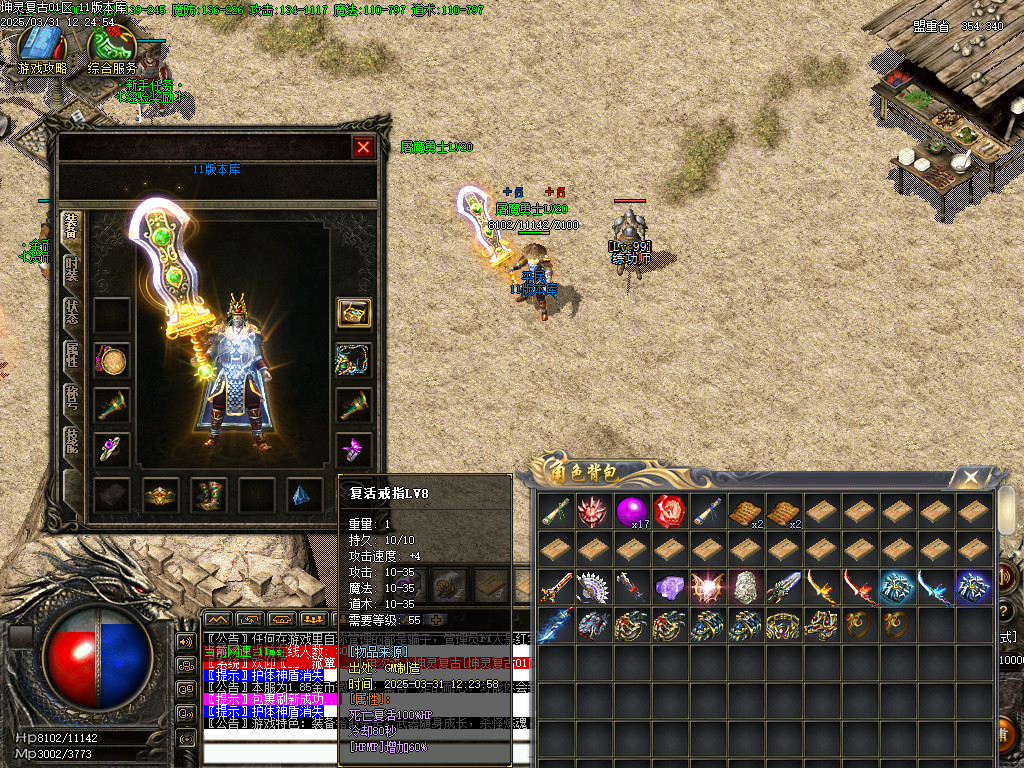Select the equipped purple gem ring
1024x768 pixels.
click(x=112, y=448)
